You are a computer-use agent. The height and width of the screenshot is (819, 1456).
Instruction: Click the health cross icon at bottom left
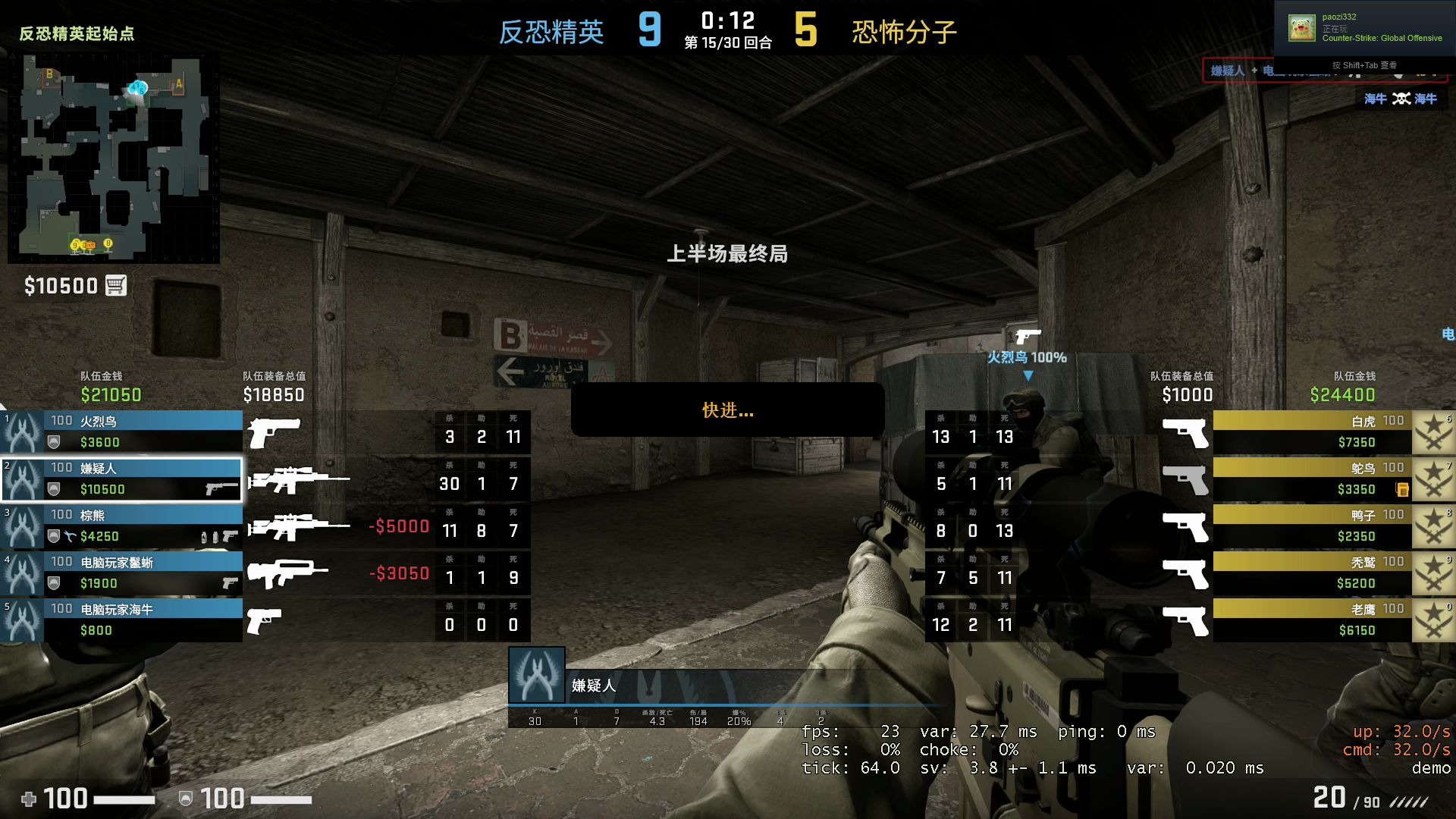point(28,799)
